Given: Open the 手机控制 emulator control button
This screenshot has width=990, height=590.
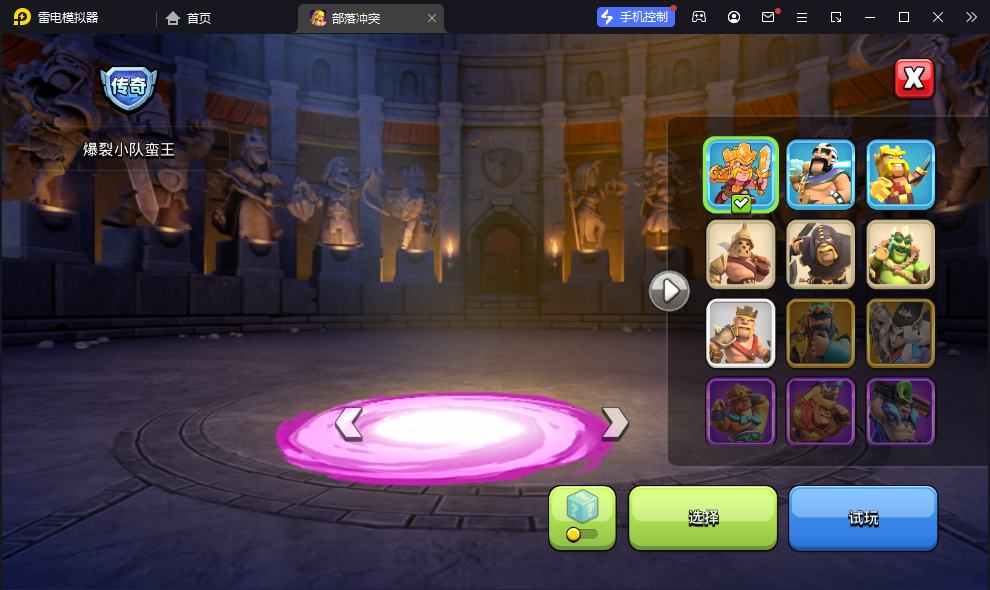Looking at the screenshot, I should pos(634,17).
